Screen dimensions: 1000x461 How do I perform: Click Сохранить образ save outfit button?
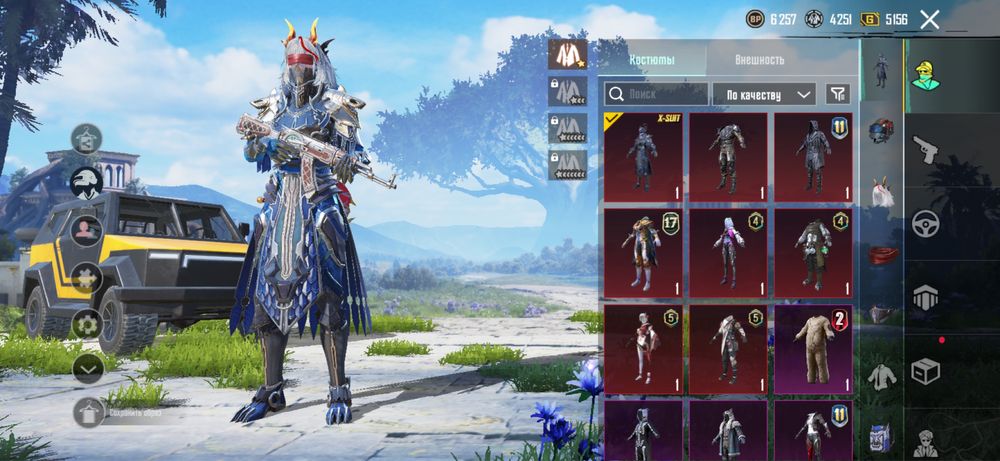tap(89, 411)
